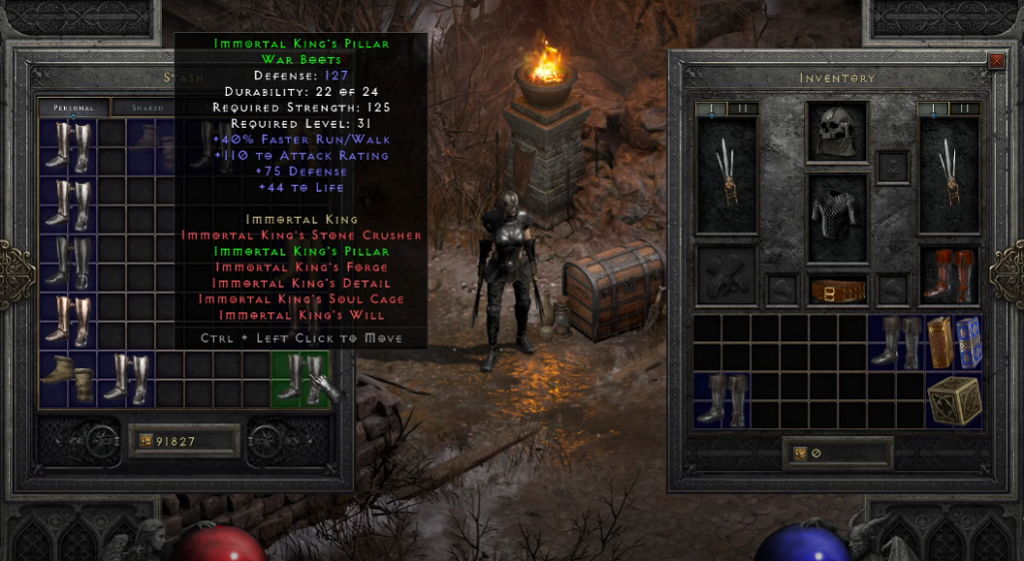Select the blue tome in inventory
1024x561 pixels.
tap(968, 343)
